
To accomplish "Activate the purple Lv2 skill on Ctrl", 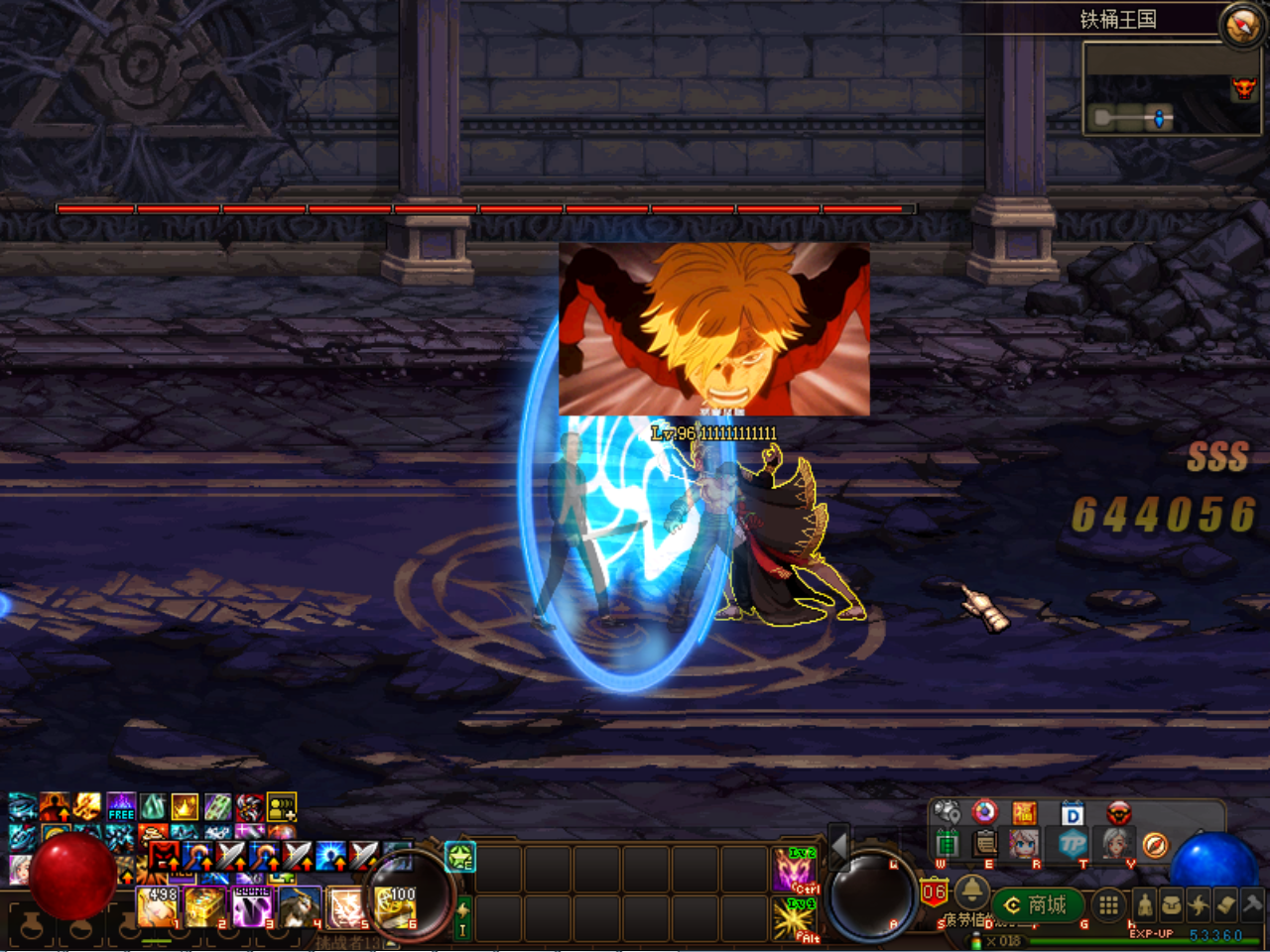I will 796,869.
